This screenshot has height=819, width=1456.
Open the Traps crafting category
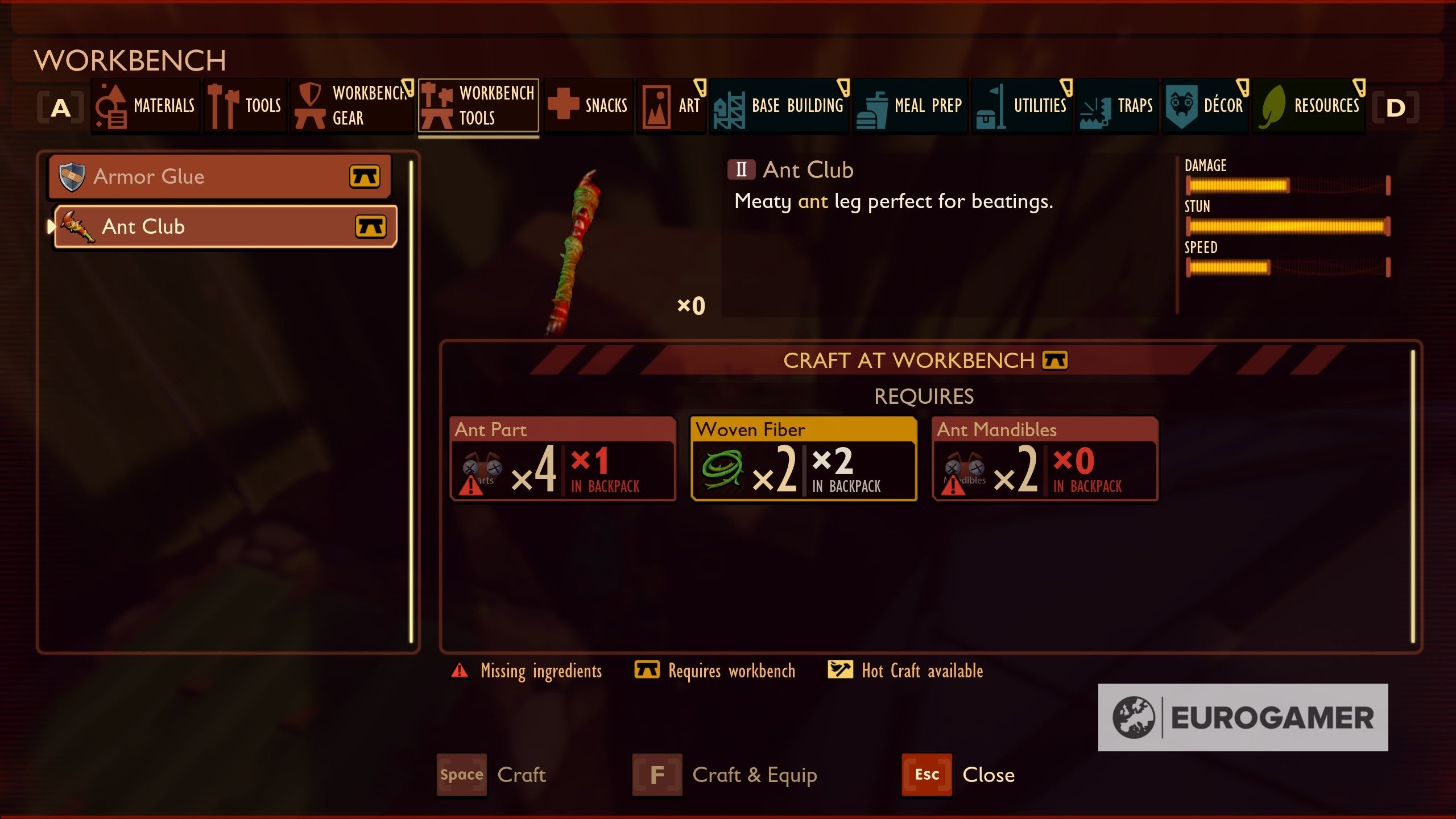[1116, 106]
